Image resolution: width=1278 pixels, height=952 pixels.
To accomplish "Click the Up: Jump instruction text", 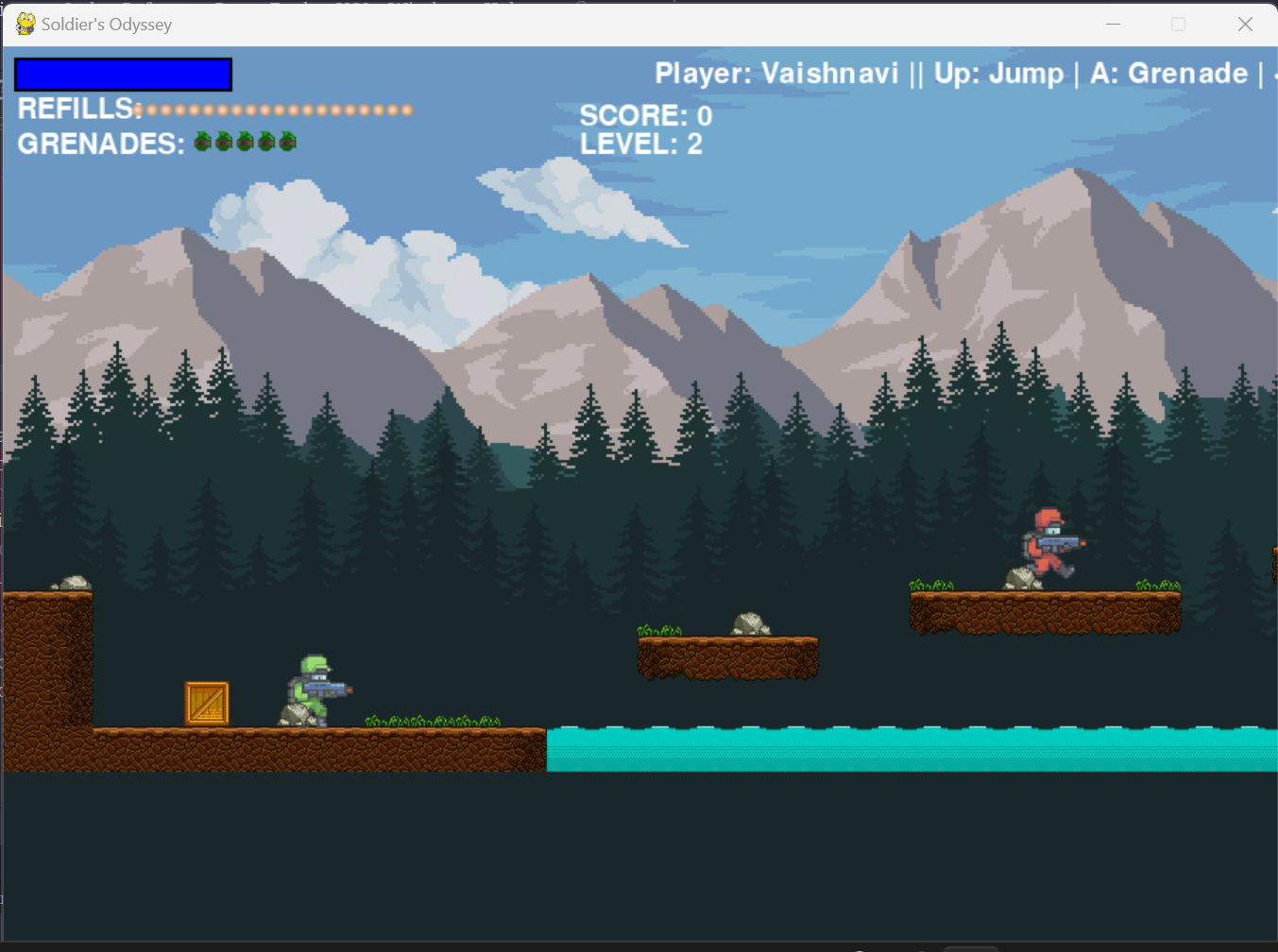I will coord(999,74).
